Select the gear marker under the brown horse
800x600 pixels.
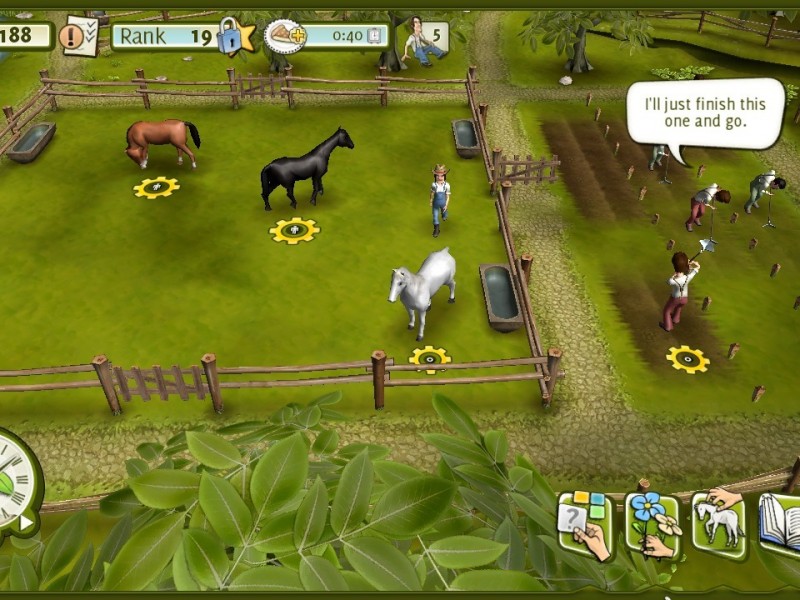156,187
